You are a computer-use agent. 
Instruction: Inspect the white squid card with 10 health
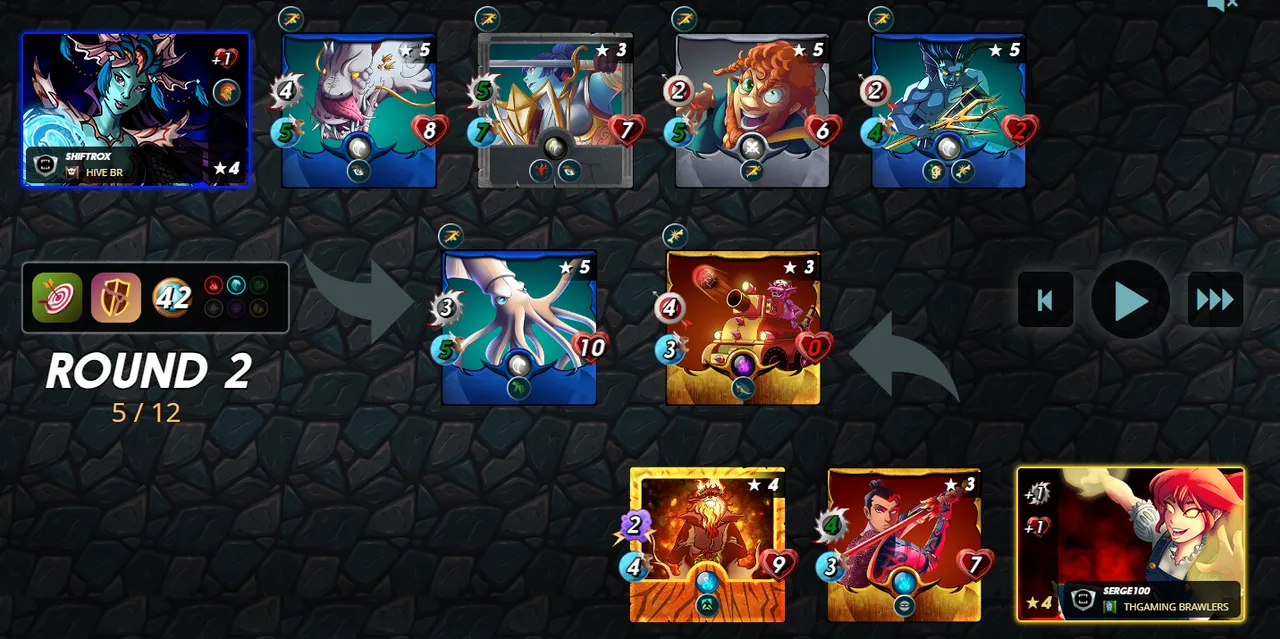[x=519, y=327]
